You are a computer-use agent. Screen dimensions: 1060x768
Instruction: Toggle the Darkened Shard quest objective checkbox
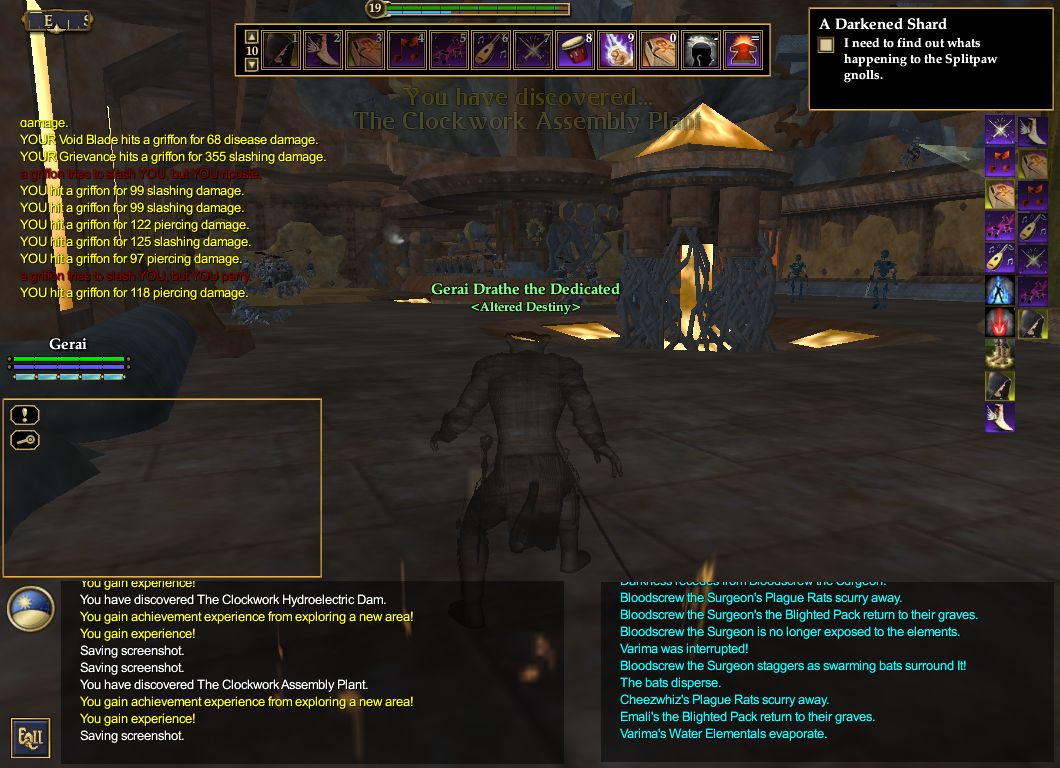tap(826, 45)
